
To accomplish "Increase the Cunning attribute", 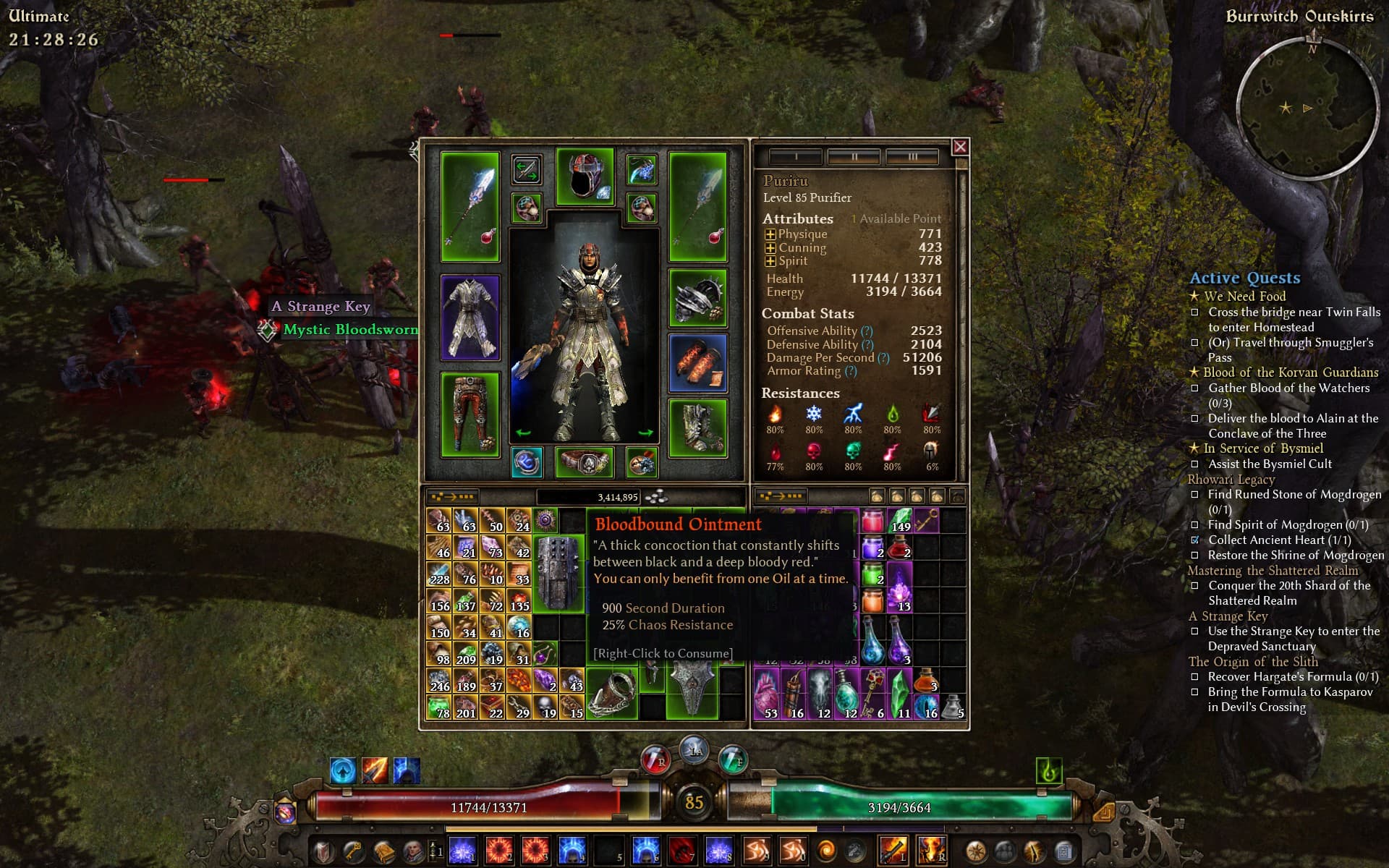I will (x=770, y=248).
